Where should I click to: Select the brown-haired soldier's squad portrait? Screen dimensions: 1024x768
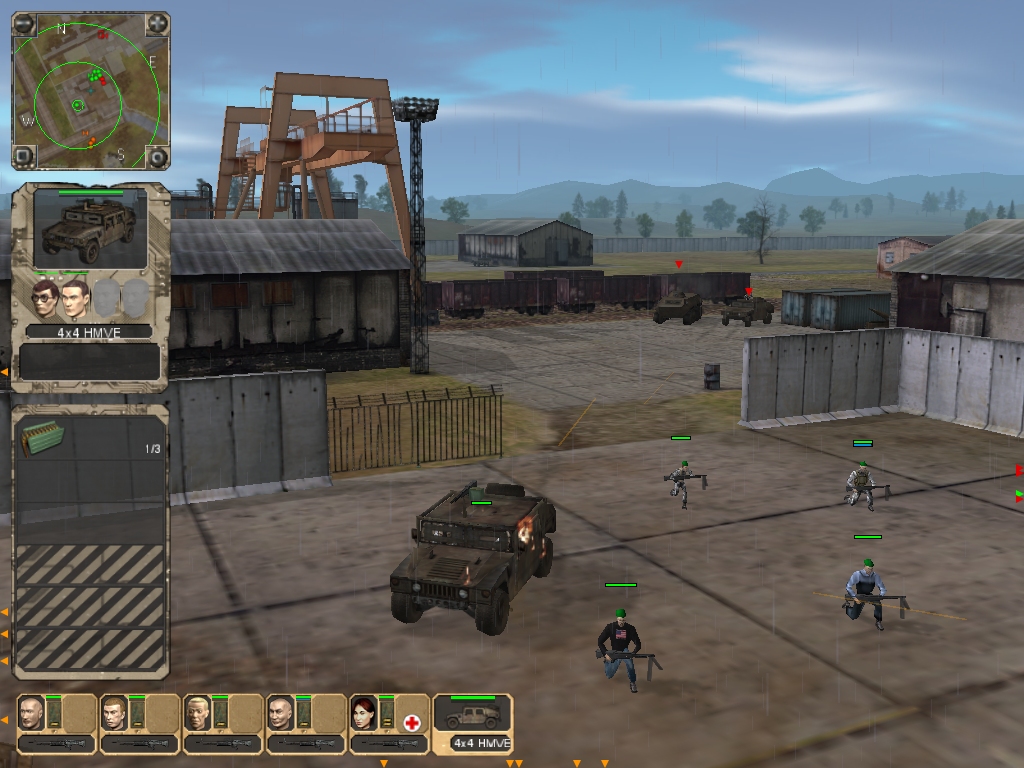115,713
